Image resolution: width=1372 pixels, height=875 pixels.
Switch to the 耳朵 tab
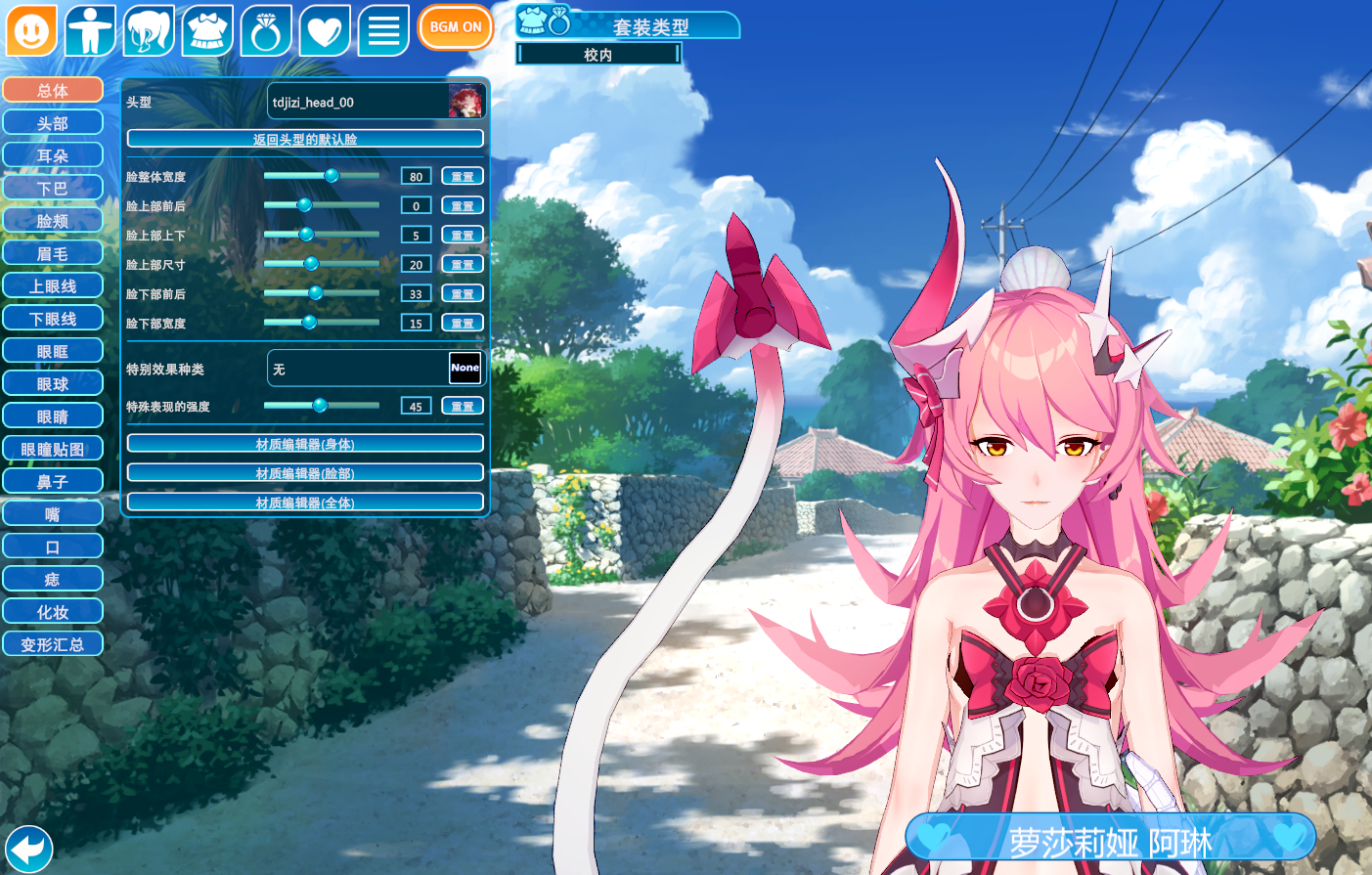click(x=53, y=155)
